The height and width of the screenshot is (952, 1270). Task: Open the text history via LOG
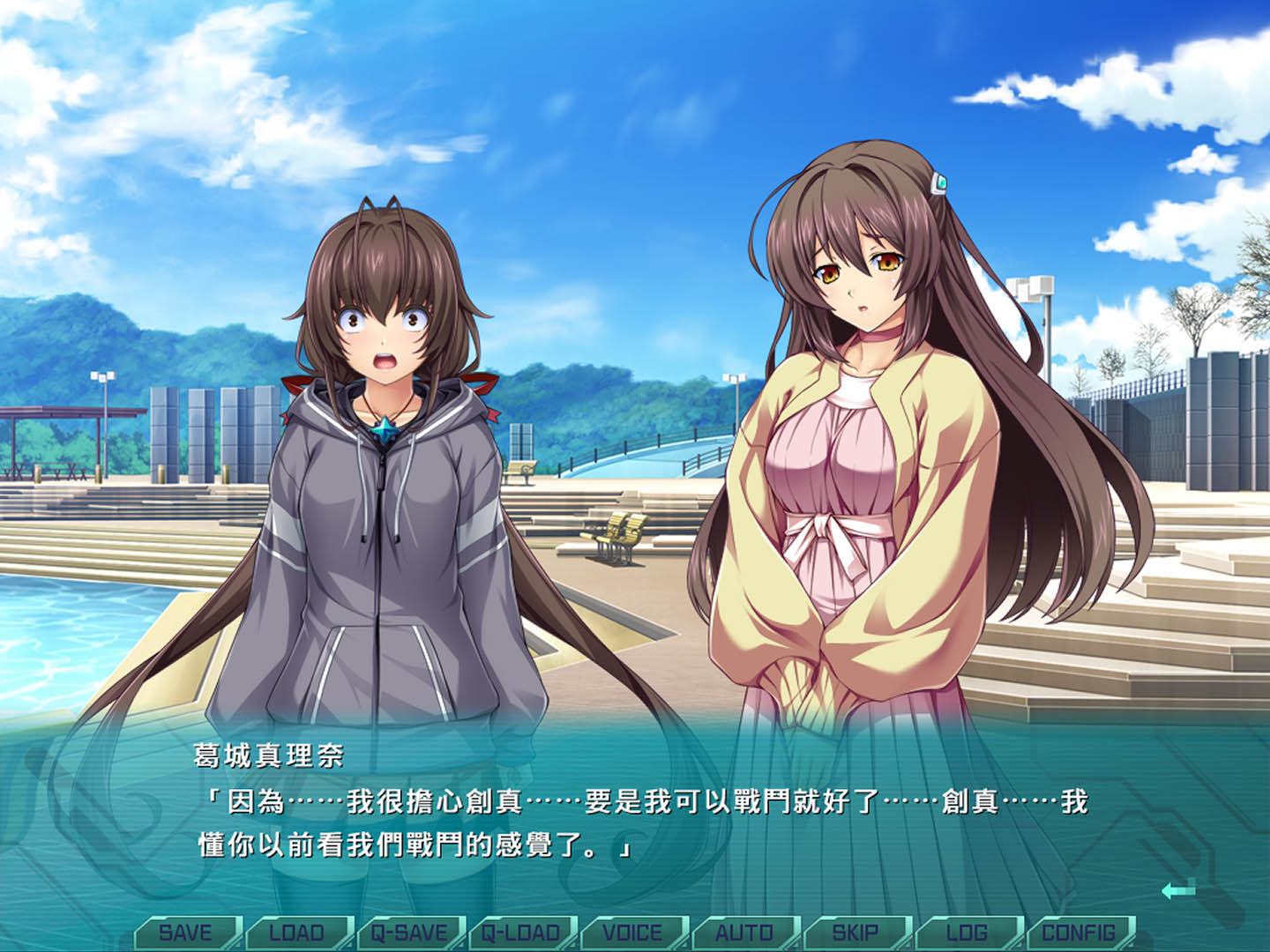coord(967,933)
